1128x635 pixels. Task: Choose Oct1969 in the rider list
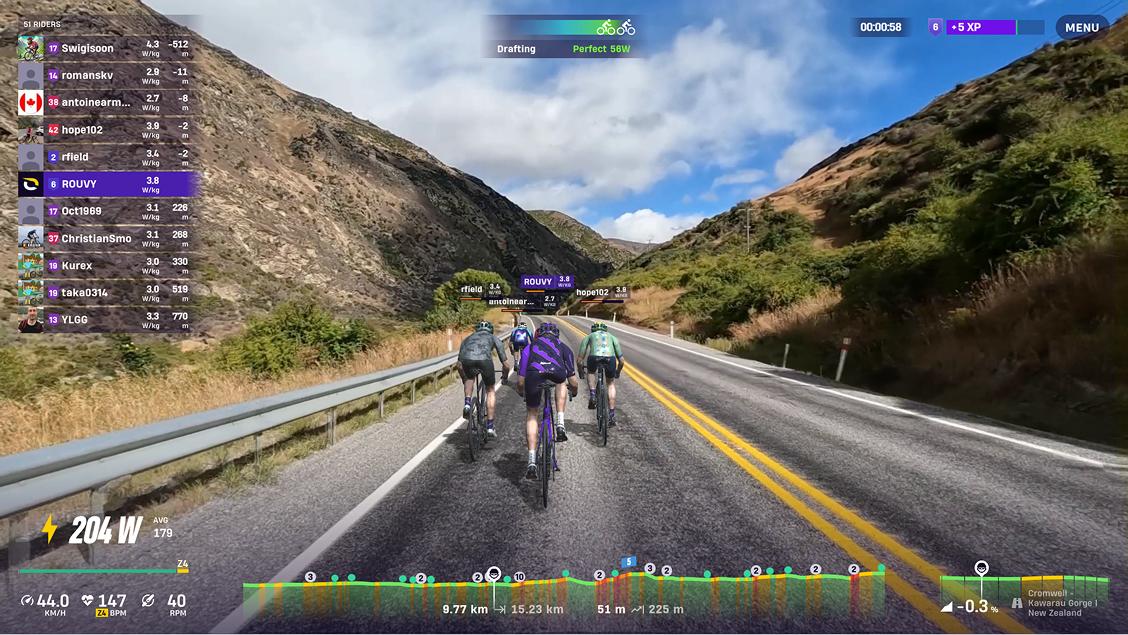pyautogui.click(x=105, y=211)
